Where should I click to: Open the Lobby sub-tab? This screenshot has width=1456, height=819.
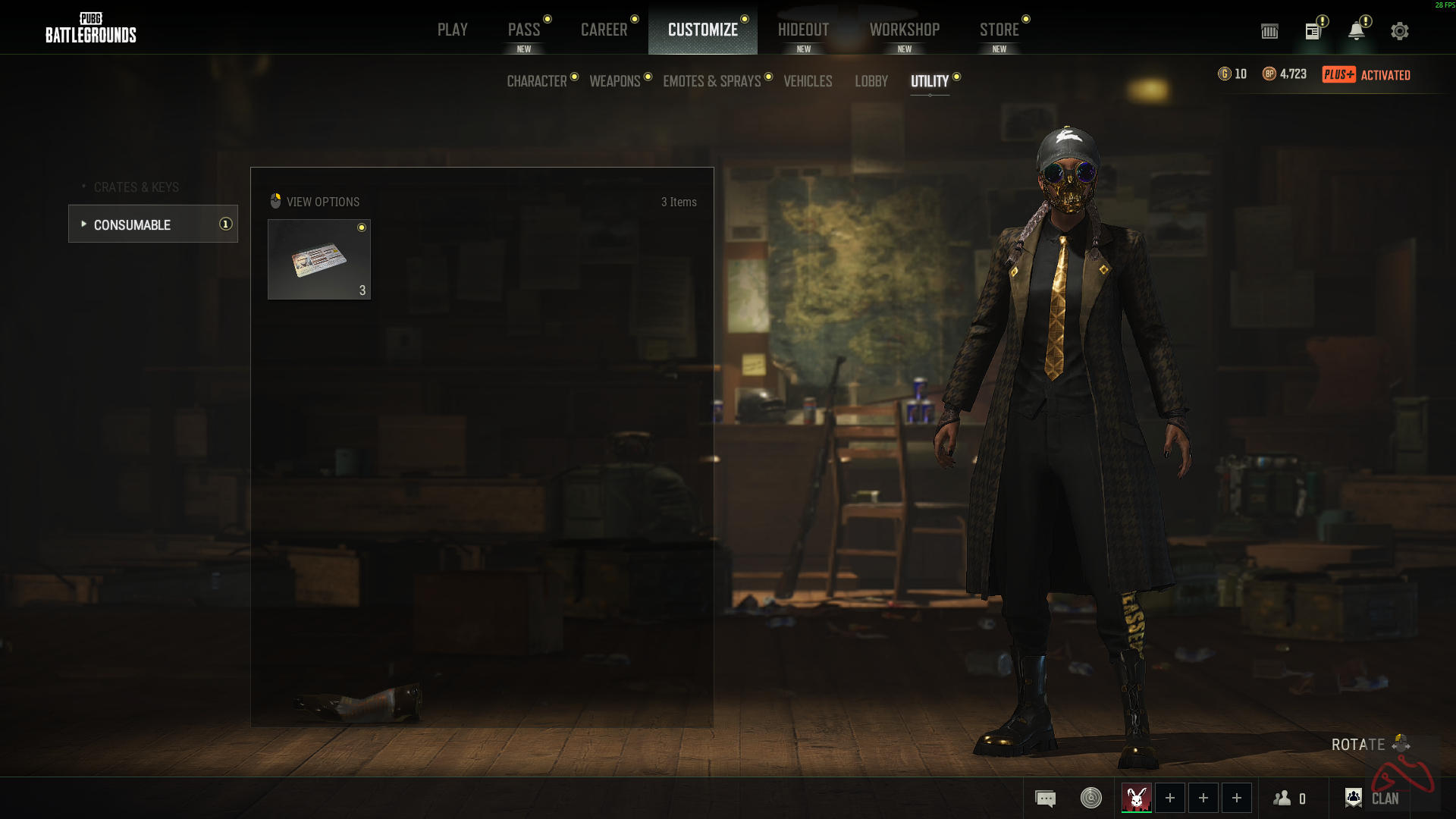pos(871,81)
